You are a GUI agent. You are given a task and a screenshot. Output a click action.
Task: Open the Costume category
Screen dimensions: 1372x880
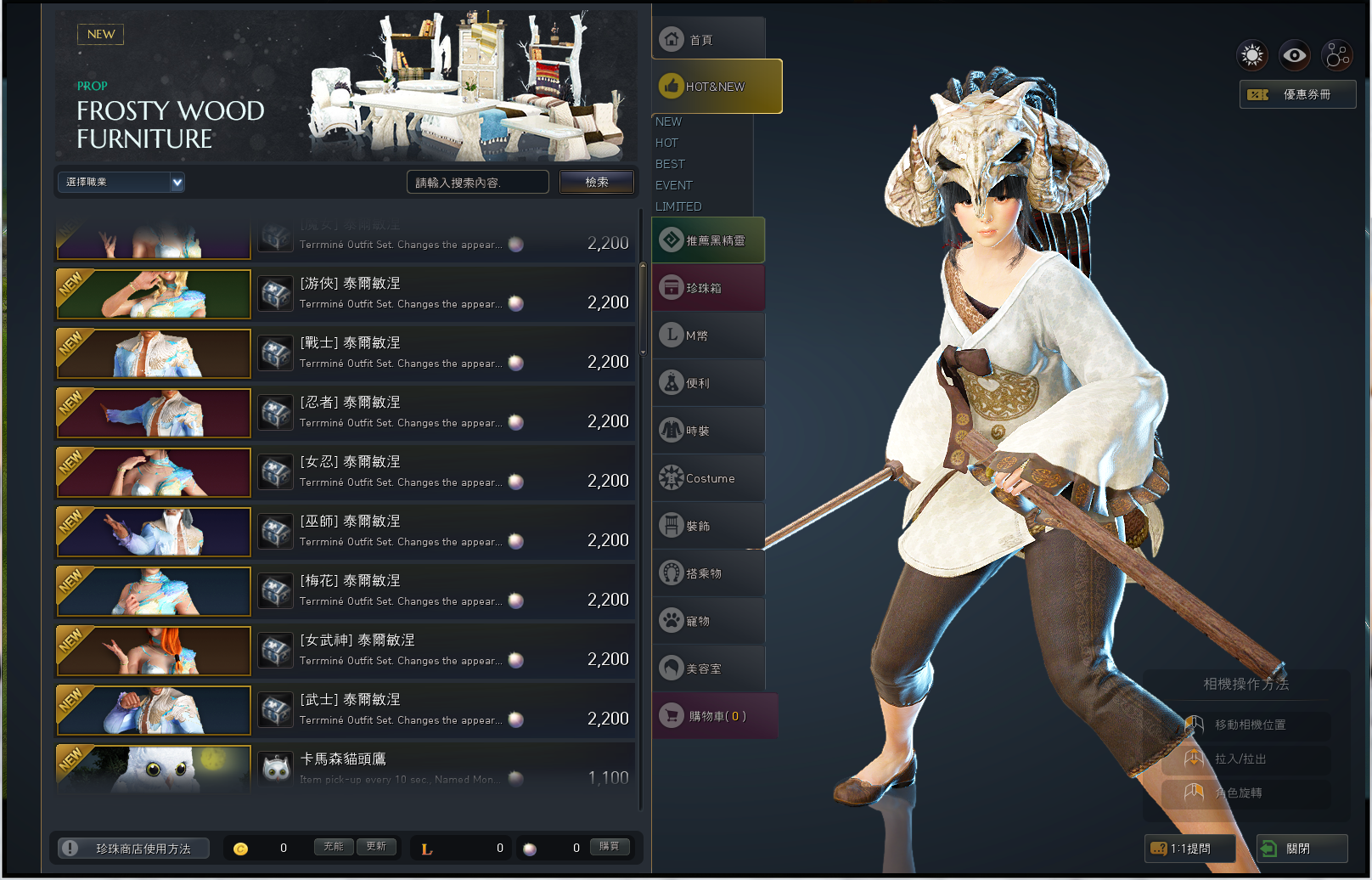[708, 478]
